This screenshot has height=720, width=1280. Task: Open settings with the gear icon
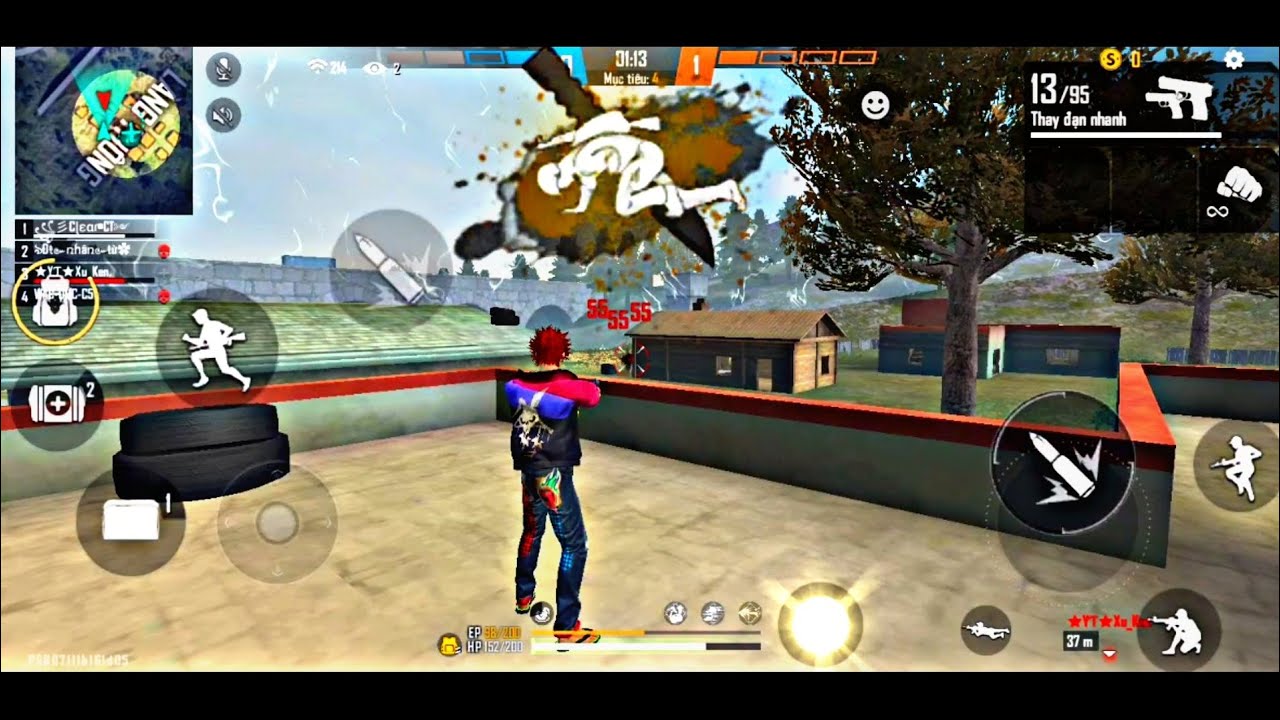pyautogui.click(x=1234, y=60)
